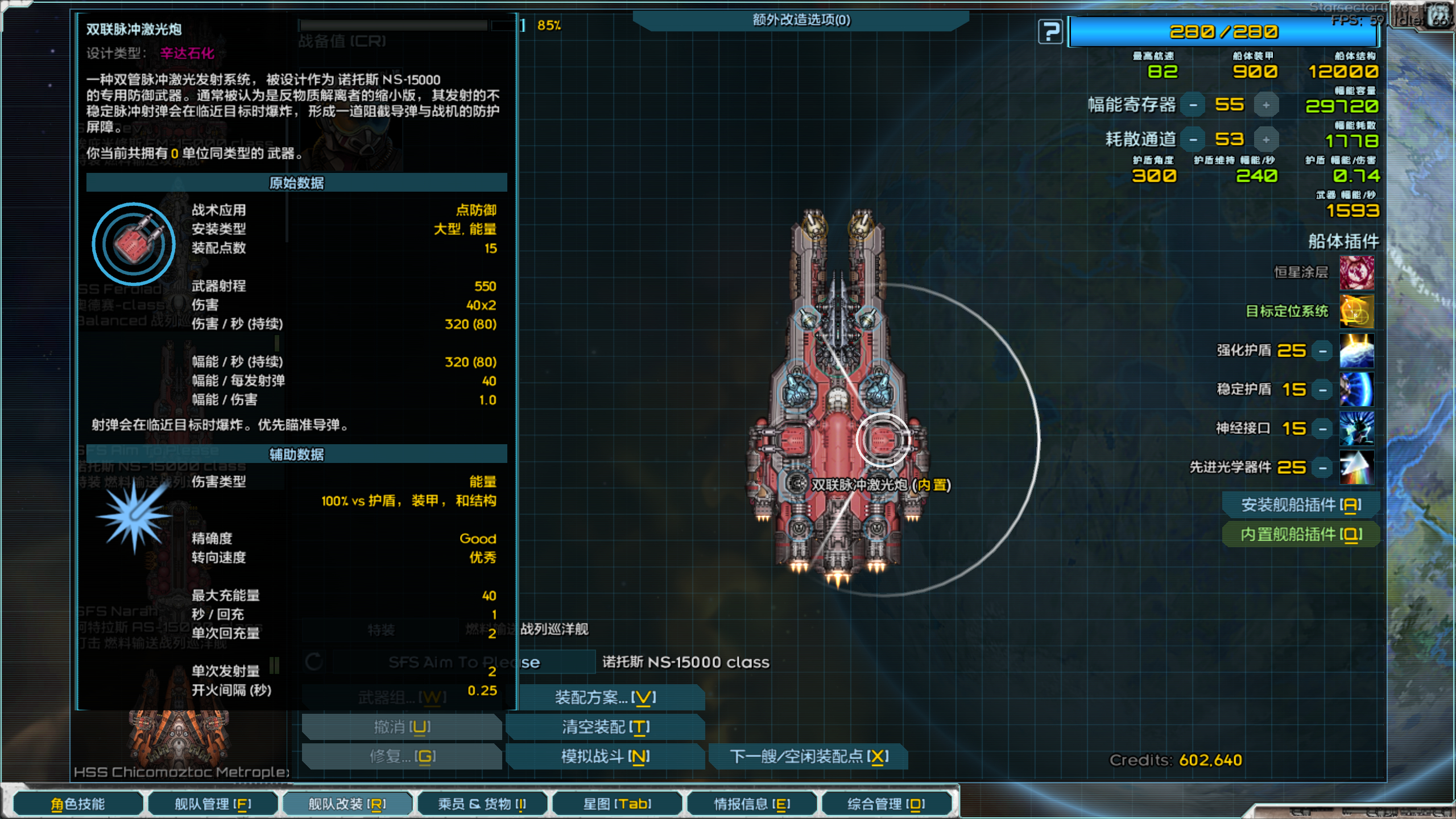Open 情报信息 intel tab
Image resolution: width=1456 pixels, height=819 pixels.
click(x=752, y=804)
